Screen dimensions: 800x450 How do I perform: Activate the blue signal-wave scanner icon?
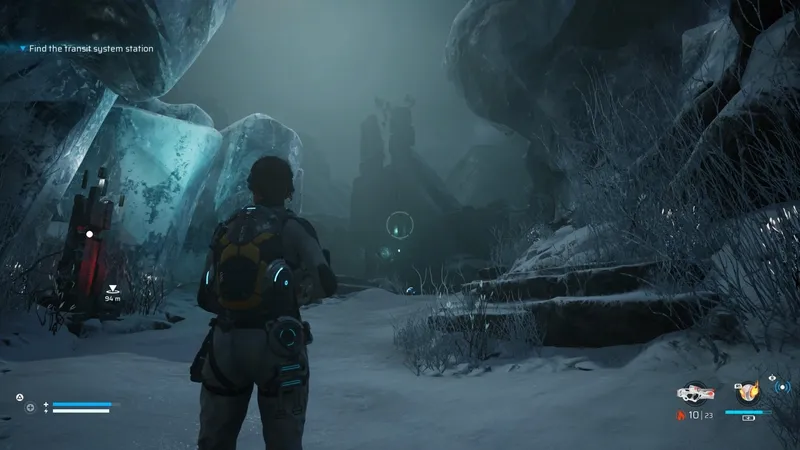pos(784,387)
